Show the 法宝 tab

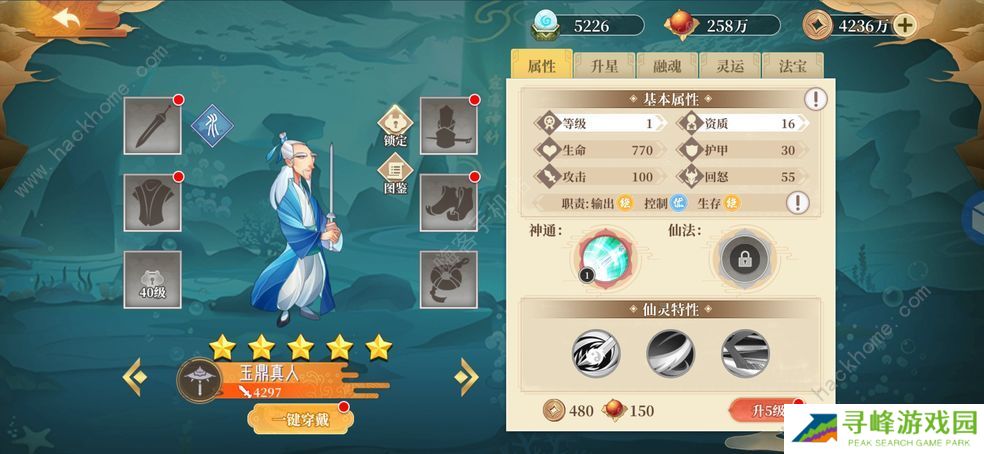792,65
